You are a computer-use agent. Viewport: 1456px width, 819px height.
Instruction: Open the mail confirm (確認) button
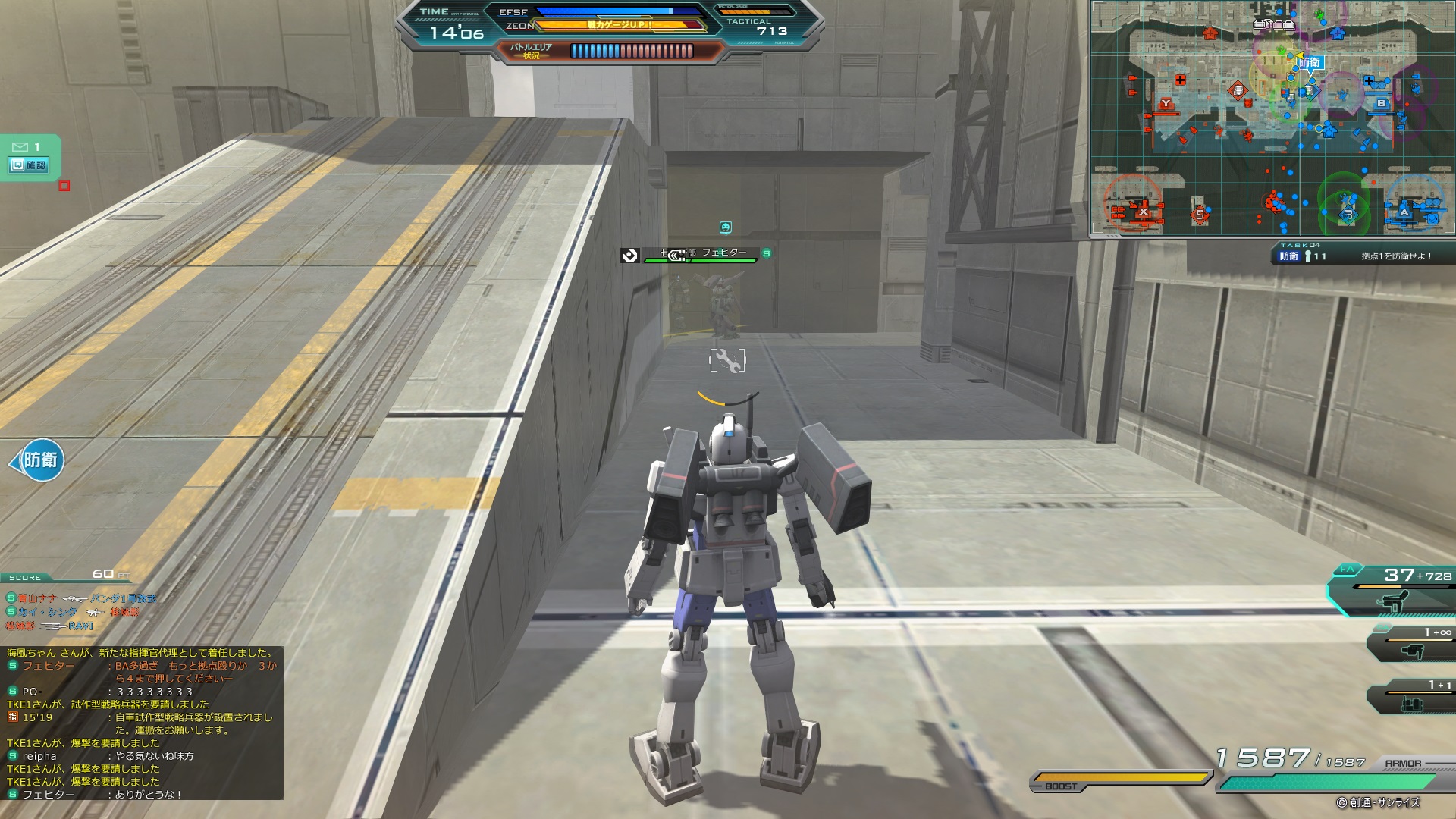[x=30, y=165]
